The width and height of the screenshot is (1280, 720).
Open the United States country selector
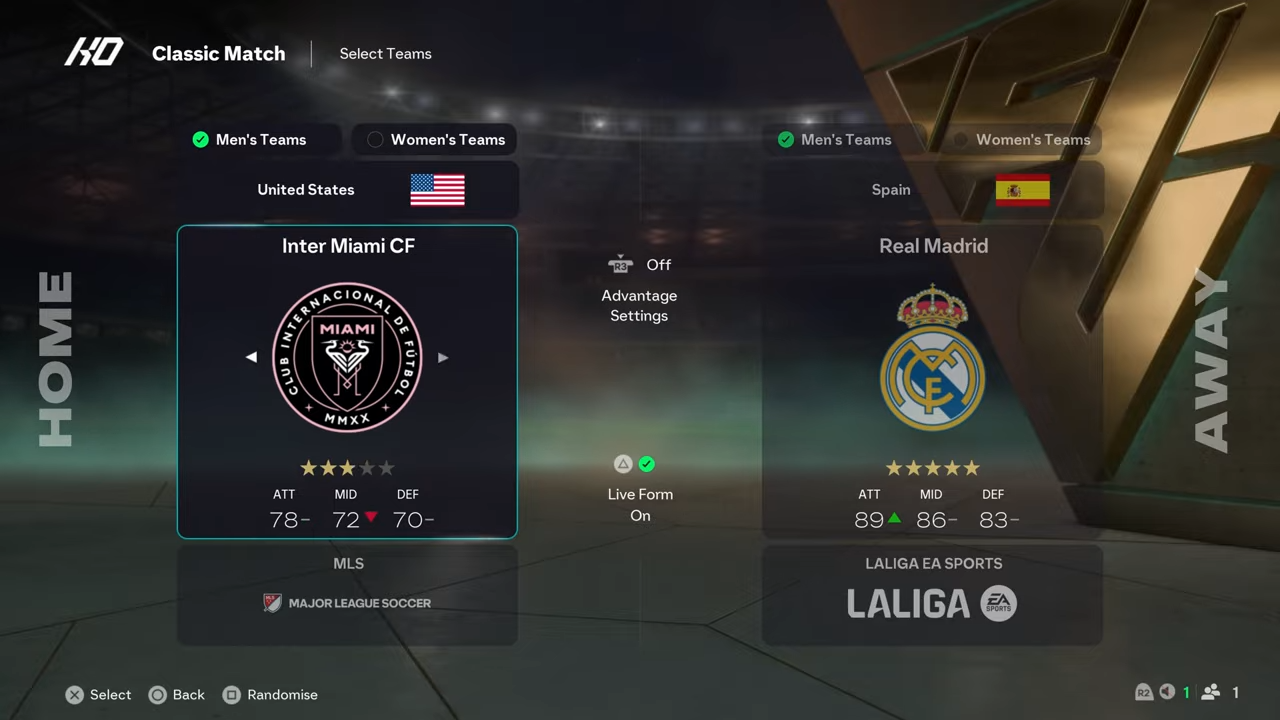coord(347,190)
